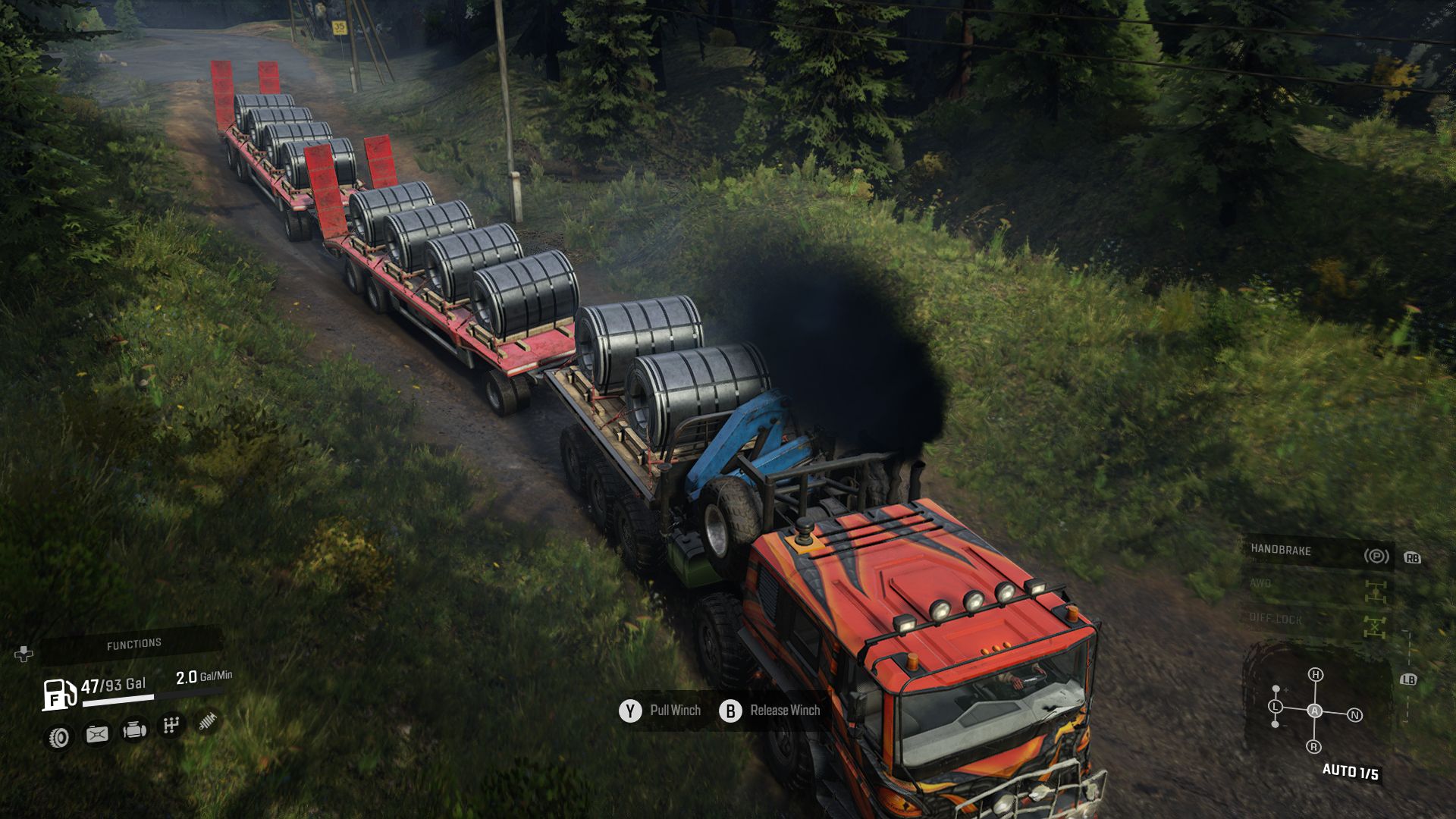Select High gear on the shifter

click(x=1316, y=674)
